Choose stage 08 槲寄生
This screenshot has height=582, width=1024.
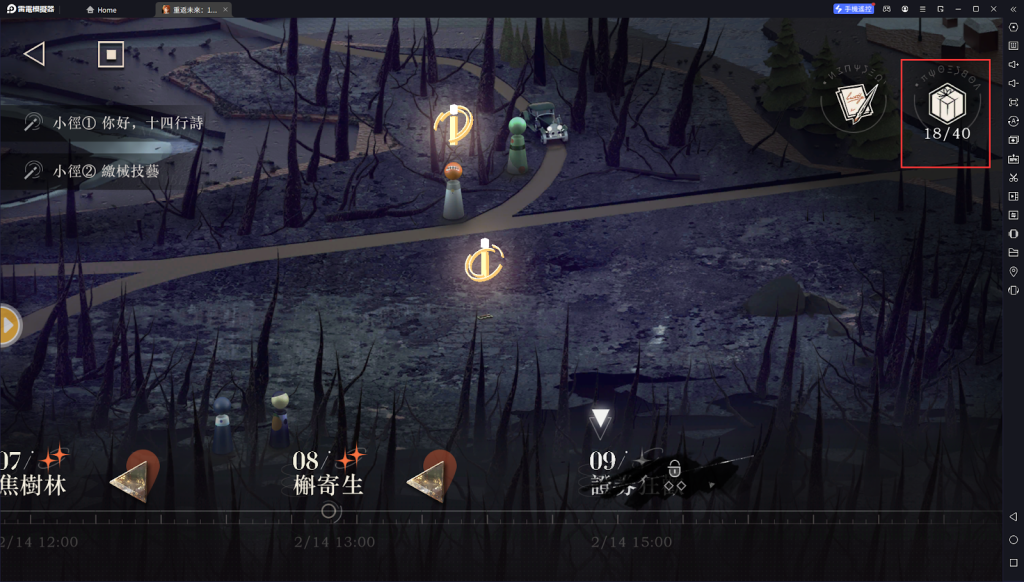[x=328, y=474]
